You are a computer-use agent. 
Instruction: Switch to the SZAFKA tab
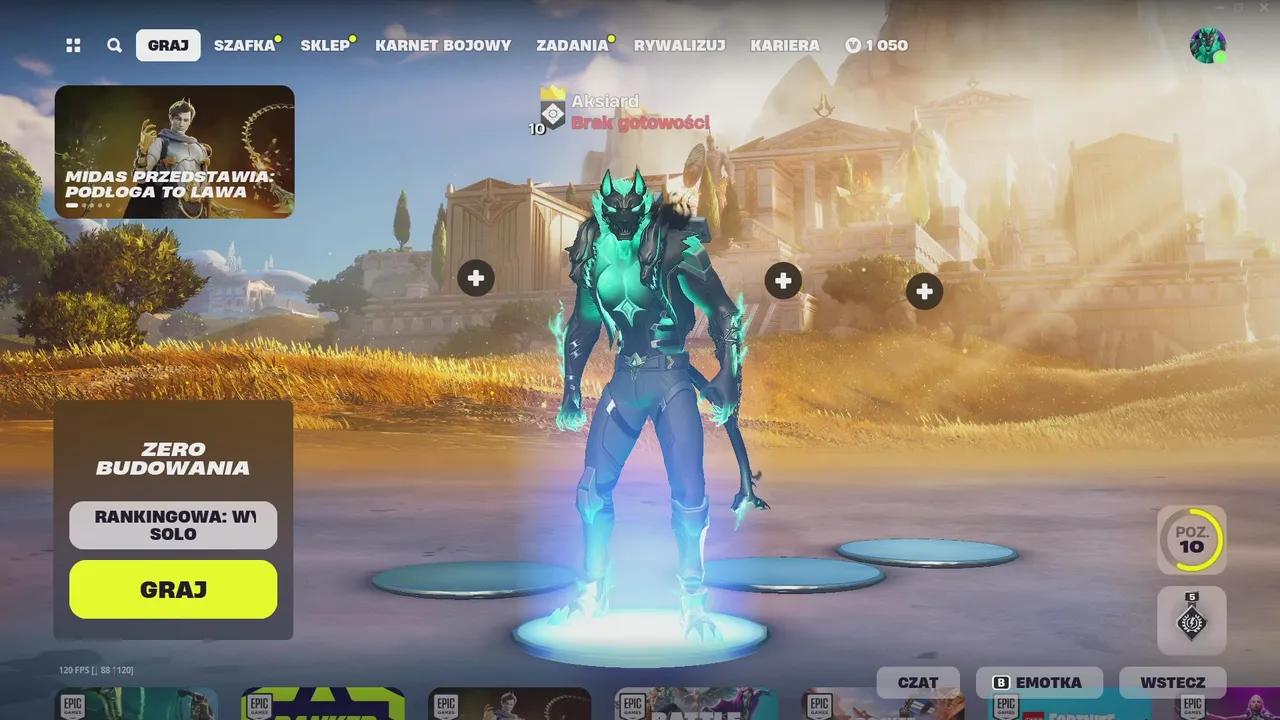pos(243,45)
